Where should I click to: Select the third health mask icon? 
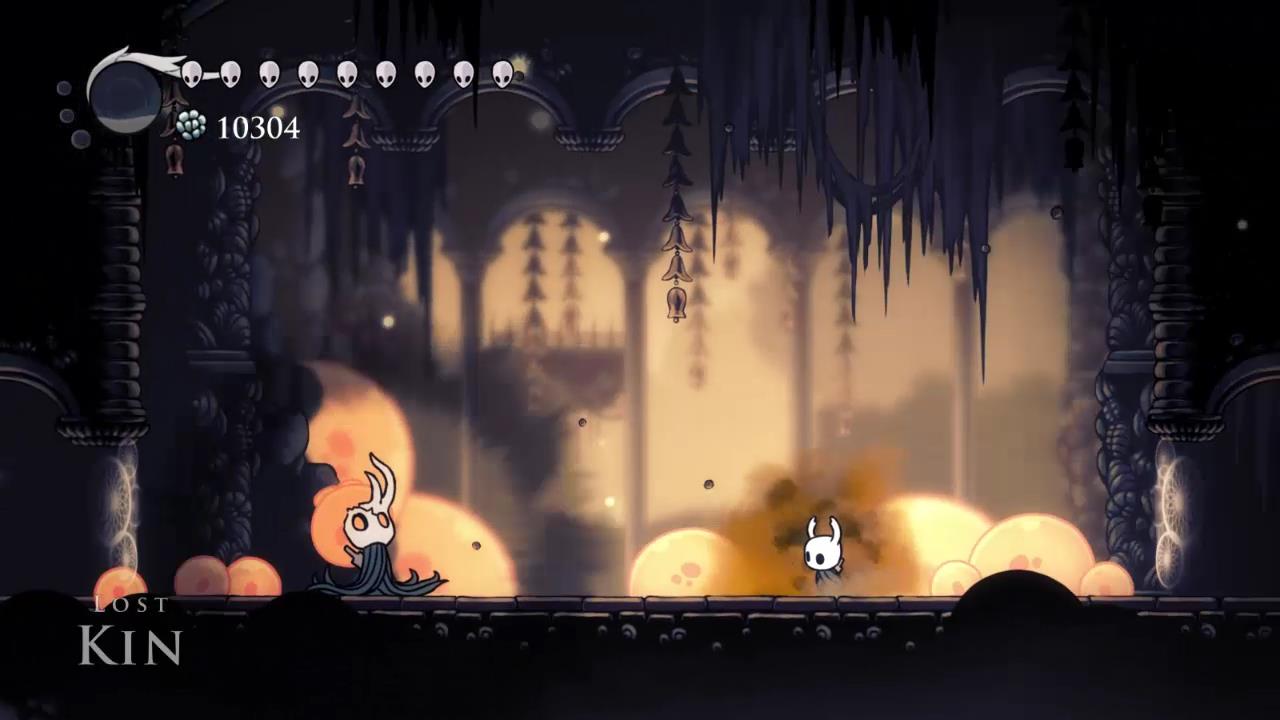tap(270, 73)
